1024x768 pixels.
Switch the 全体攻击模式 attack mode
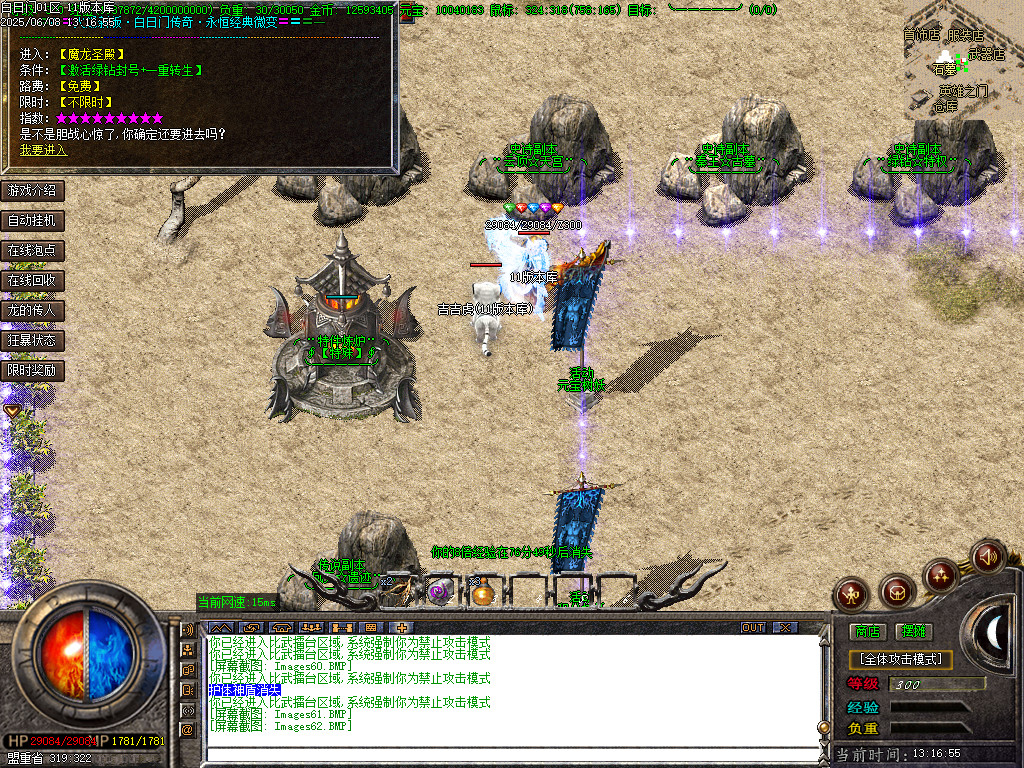900,660
